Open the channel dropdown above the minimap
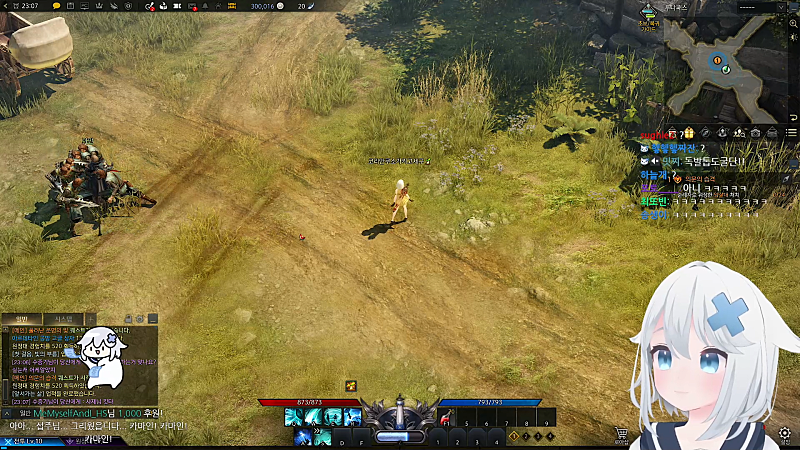The width and height of the screenshot is (800, 450). click(x=760, y=6)
